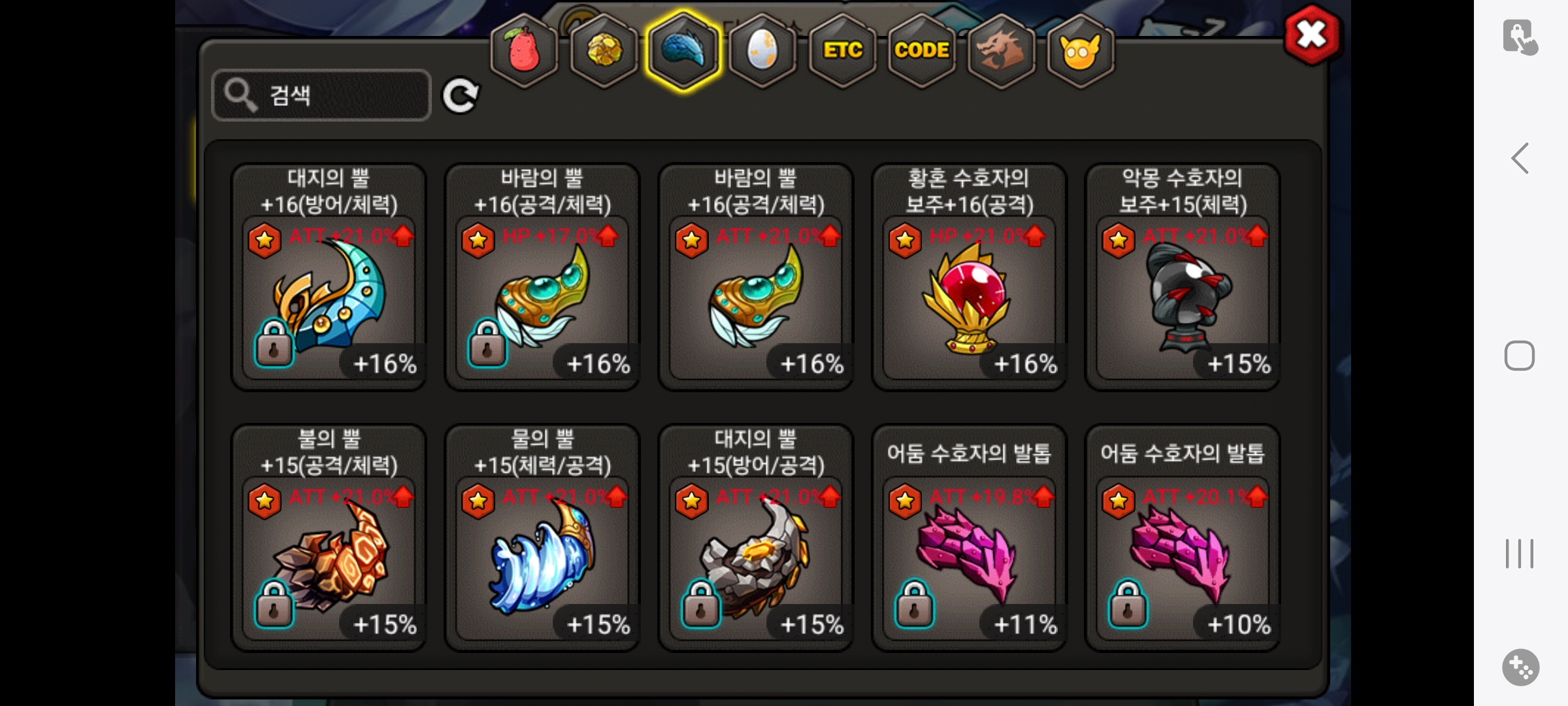This screenshot has height=706, width=1568.
Task: Close the inventory with the red X
Action: [1311, 35]
